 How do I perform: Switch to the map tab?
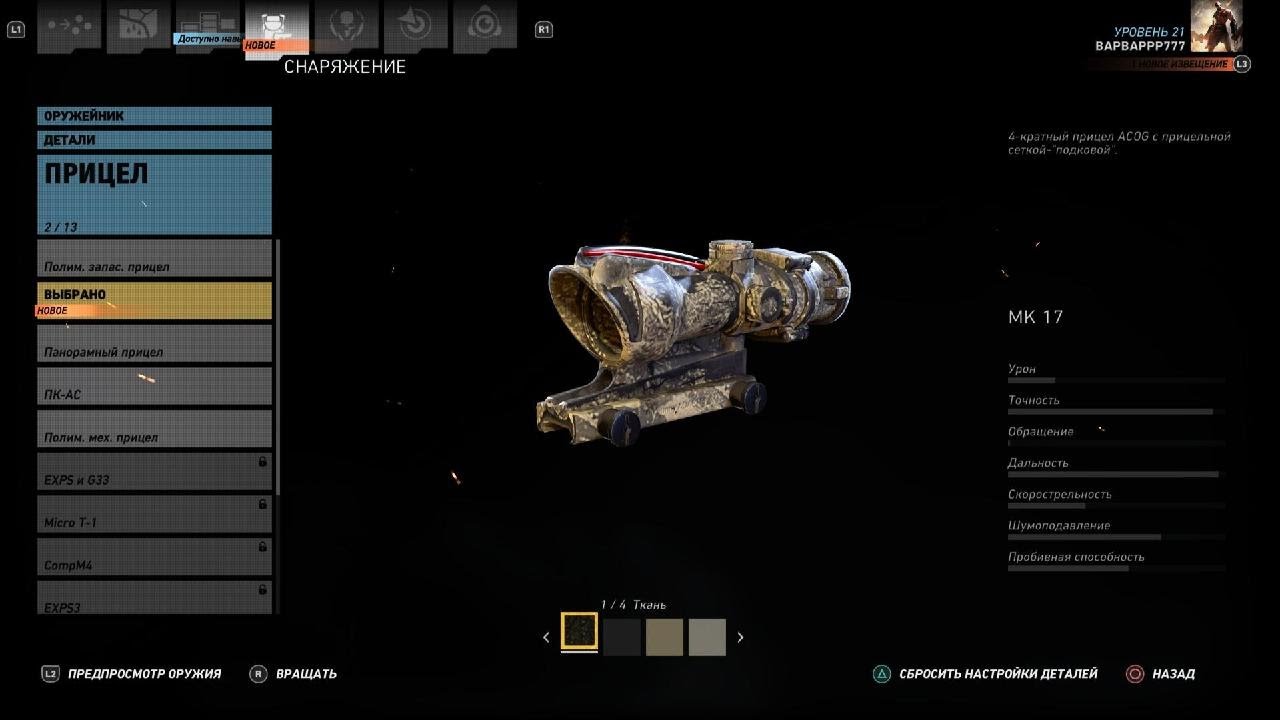pos(139,26)
